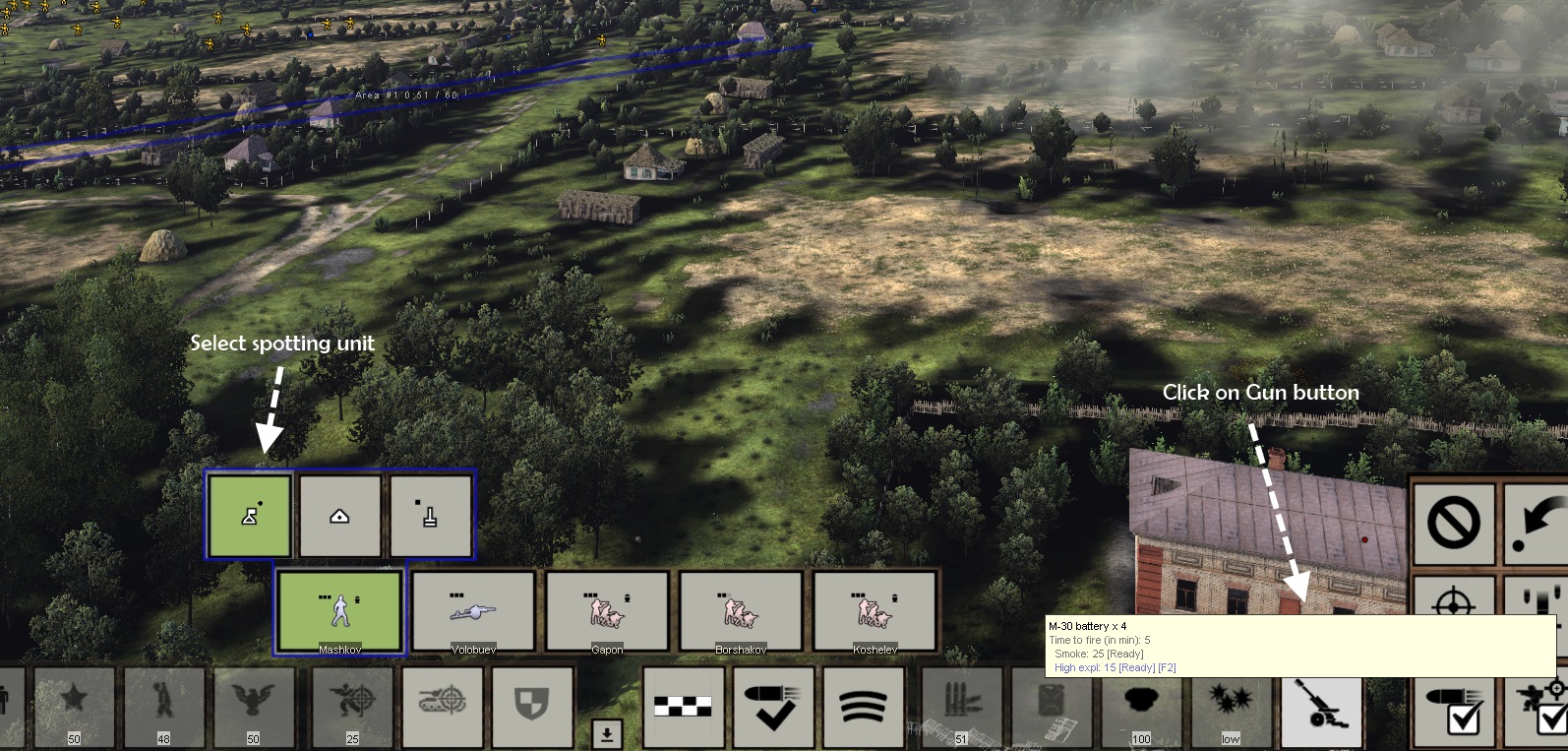Click the crosshair target button
This screenshot has width=1568, height=751.
click(1454, 600)
